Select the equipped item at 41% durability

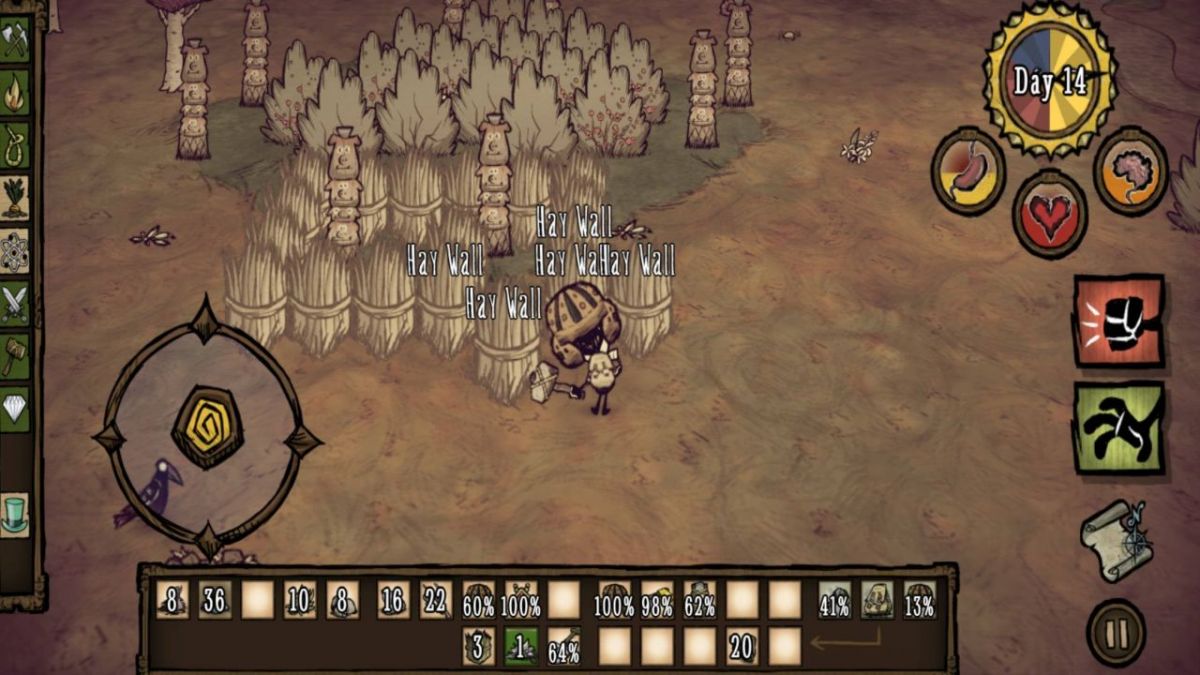pyautogui.click(x=835, y=600)
